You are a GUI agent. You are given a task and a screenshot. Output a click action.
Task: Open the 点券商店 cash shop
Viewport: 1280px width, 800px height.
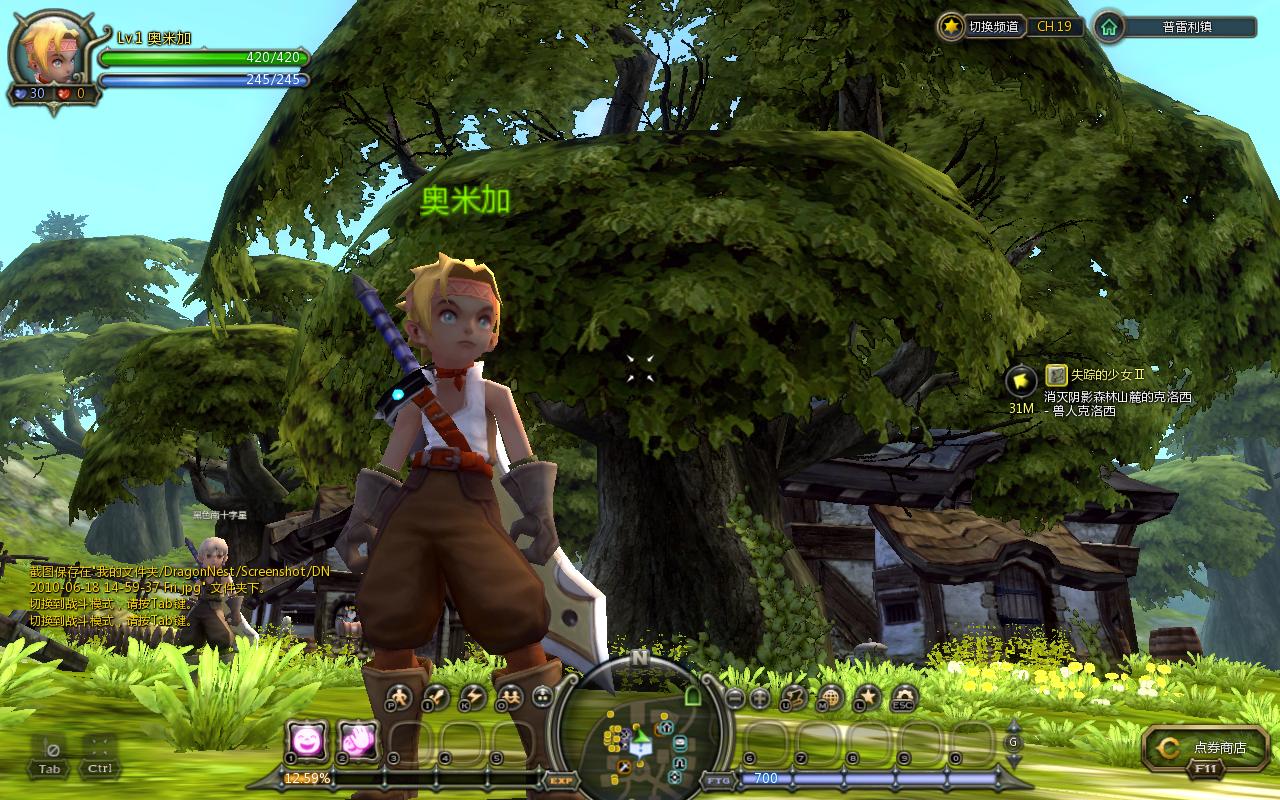coord(1207,747)
